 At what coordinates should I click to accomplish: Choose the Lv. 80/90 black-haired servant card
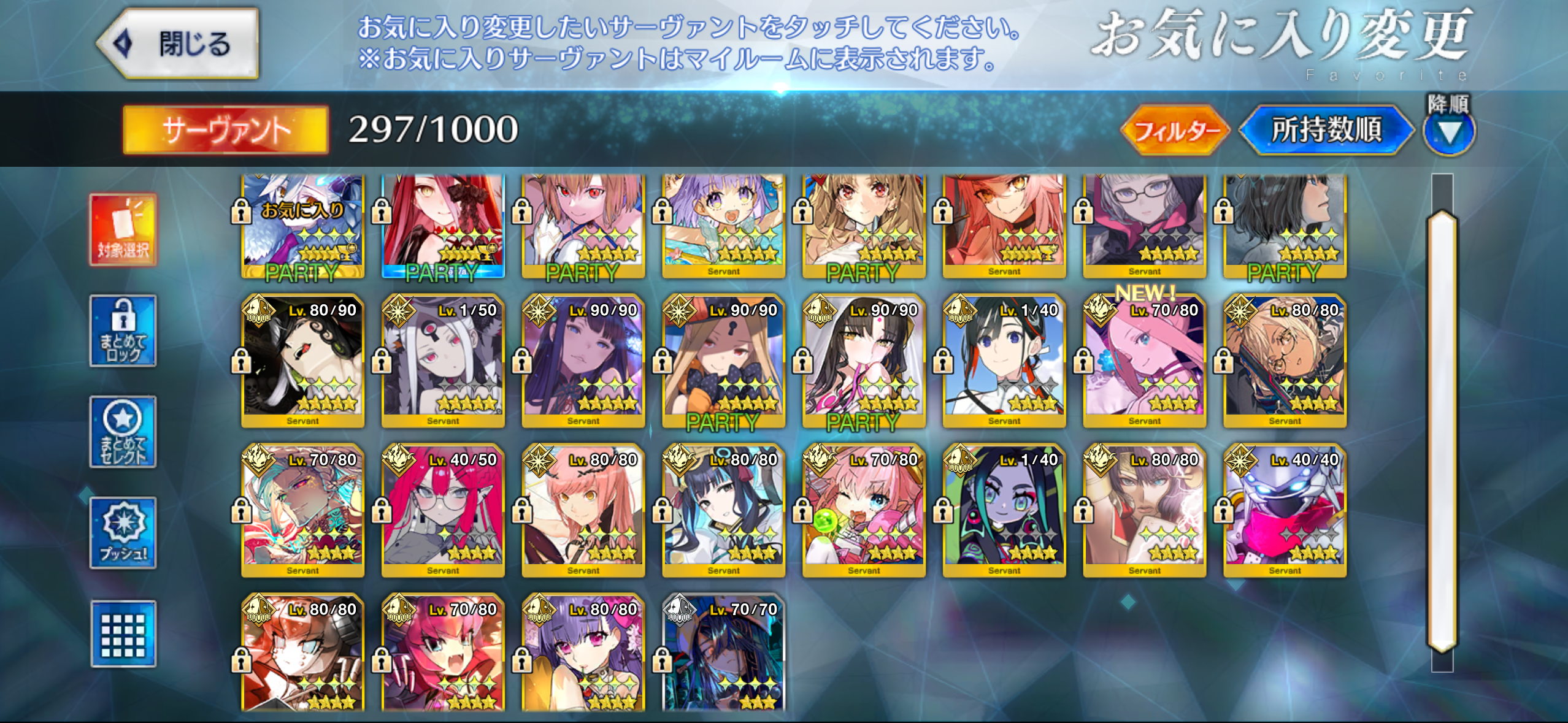(x=303, y=362)
